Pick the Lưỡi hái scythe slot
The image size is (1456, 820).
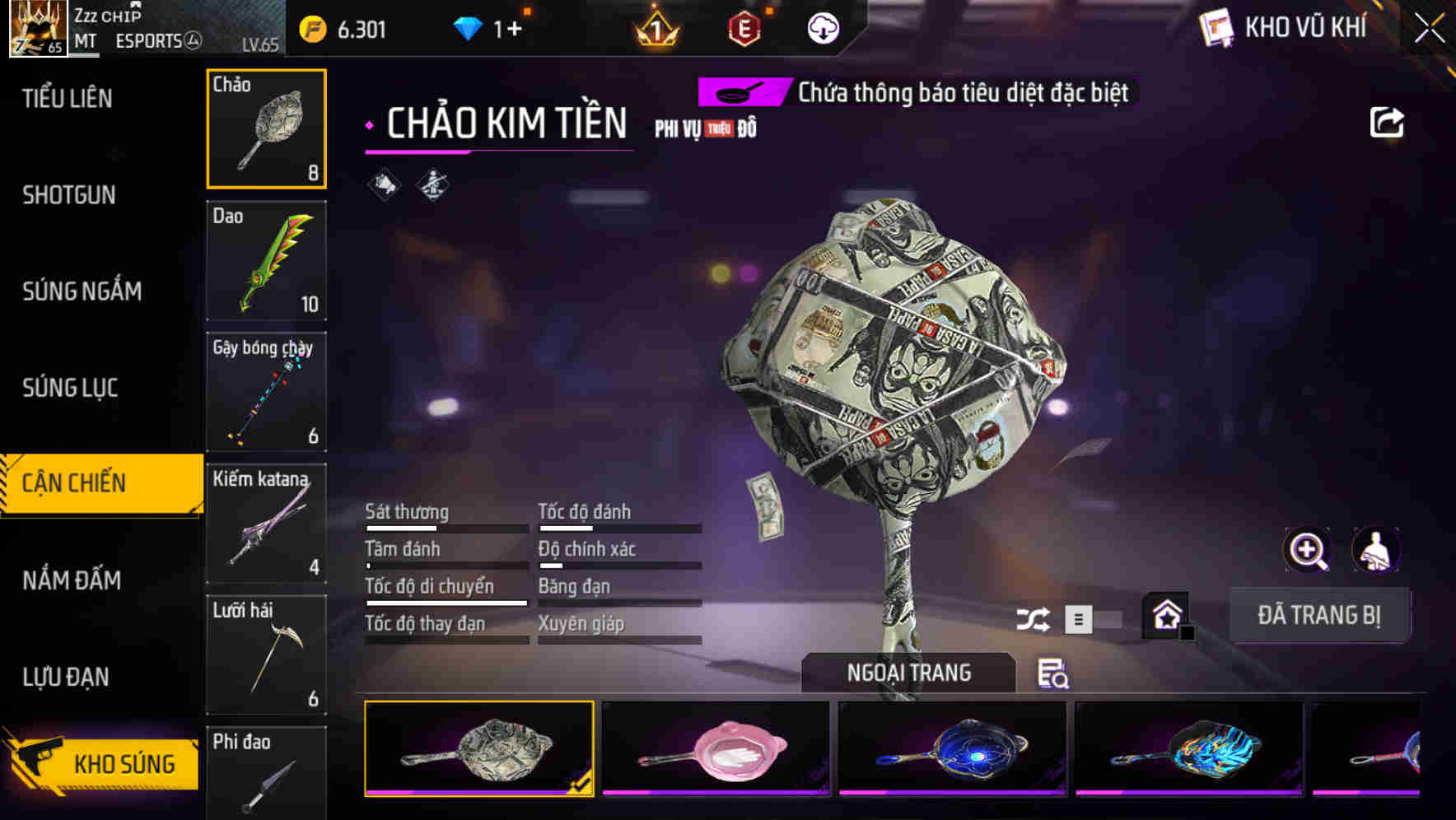pyautogui.click(x=266, y=655)
